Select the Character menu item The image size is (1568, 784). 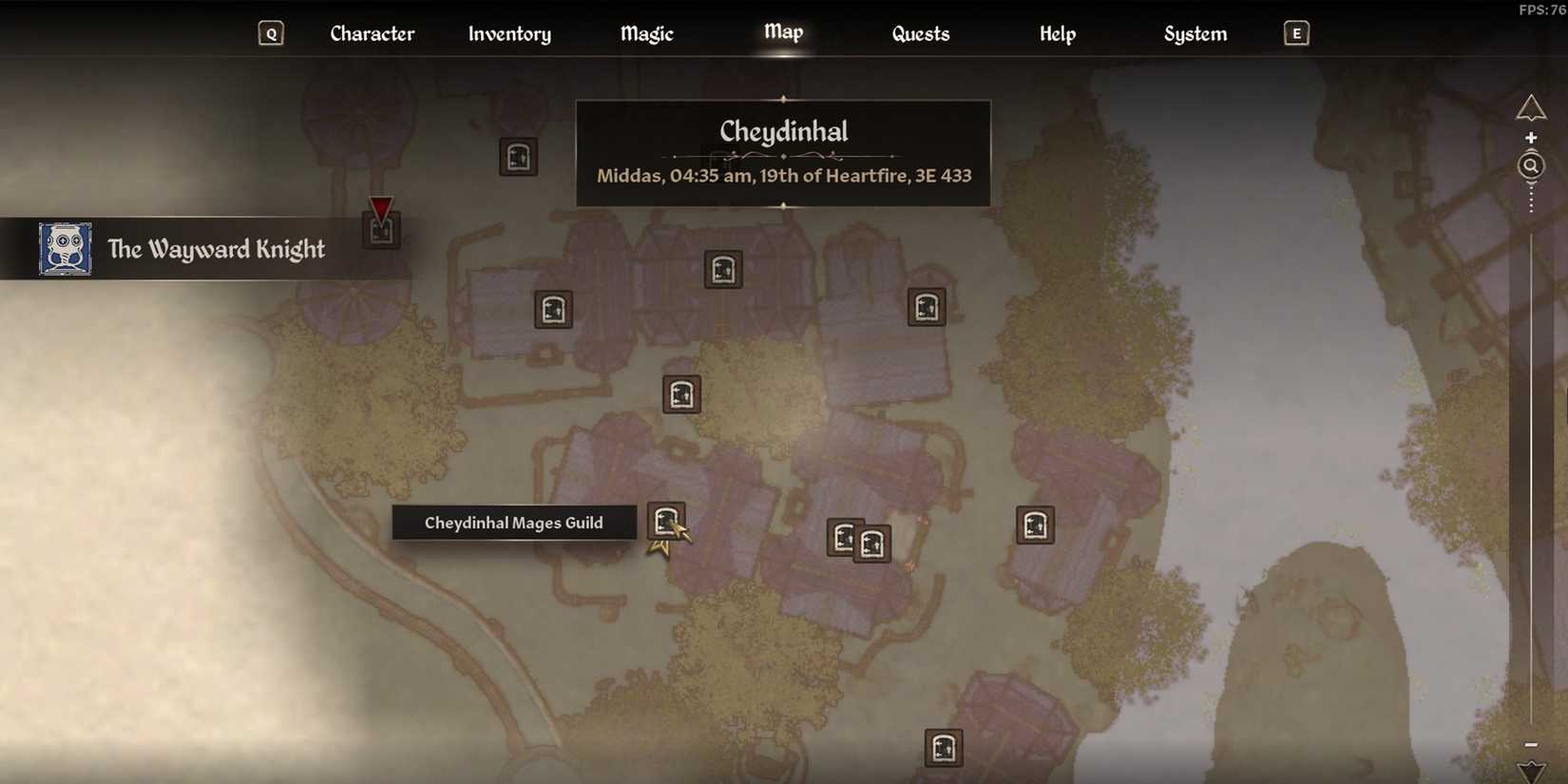(372, 33)
